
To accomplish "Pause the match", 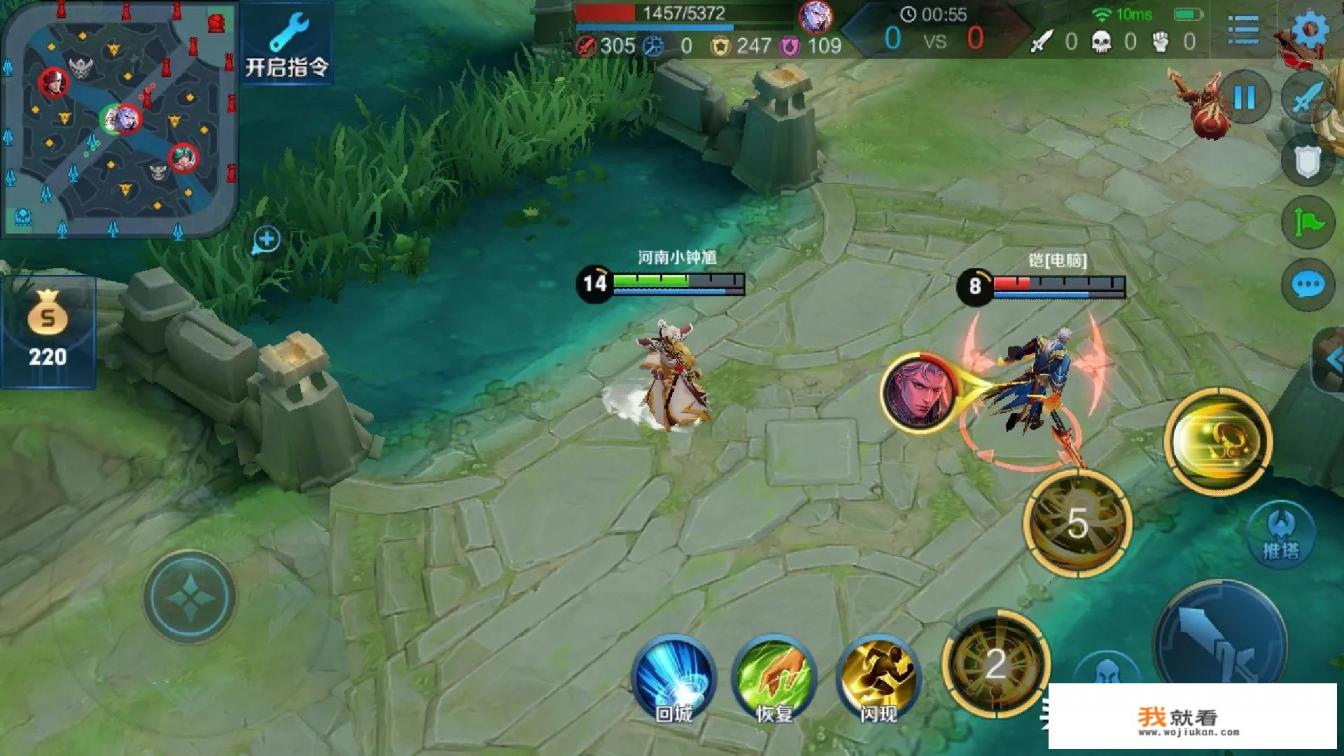I will coord(1245,97).
